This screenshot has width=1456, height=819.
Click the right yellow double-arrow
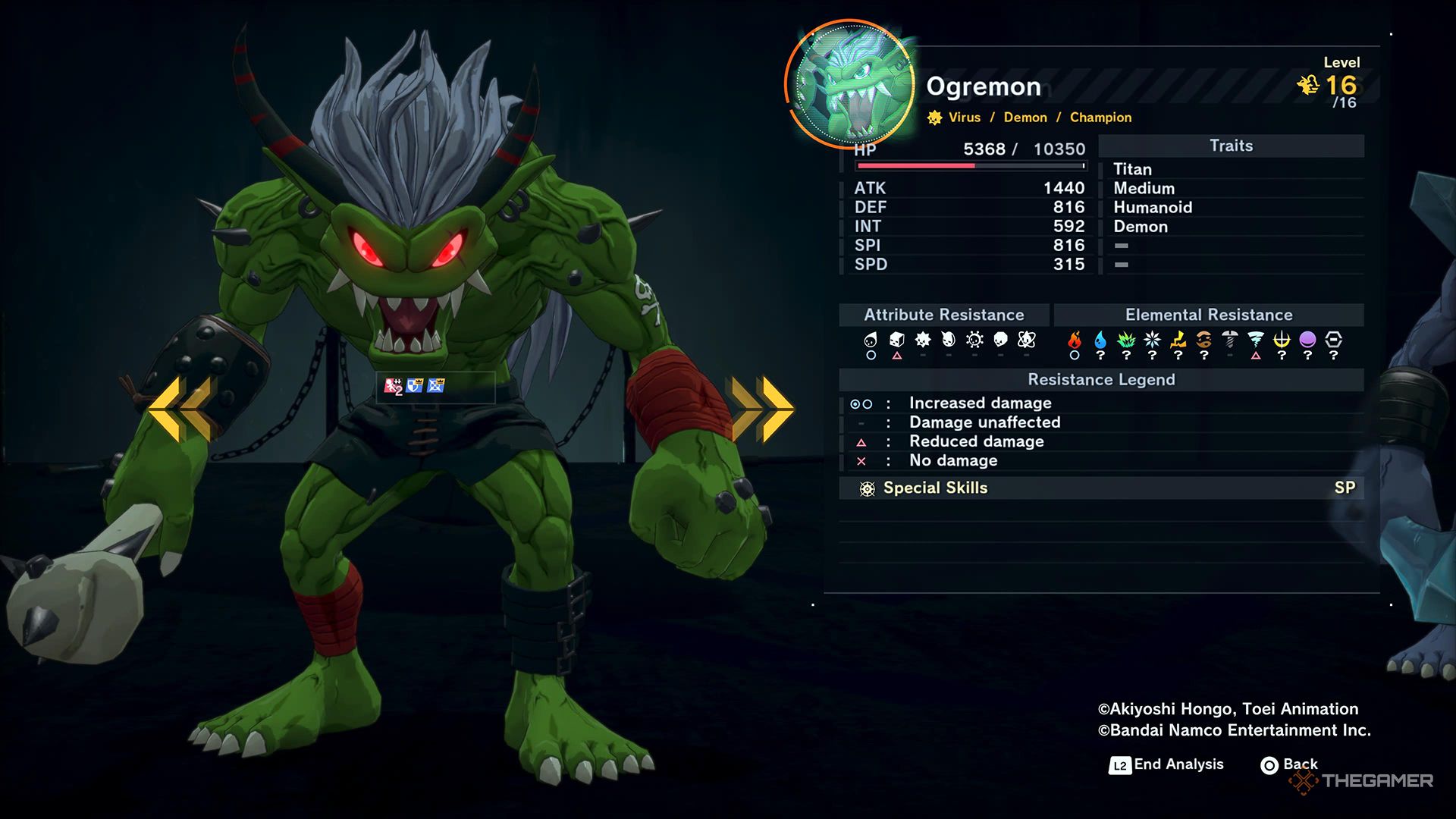(x=762, y=409)
